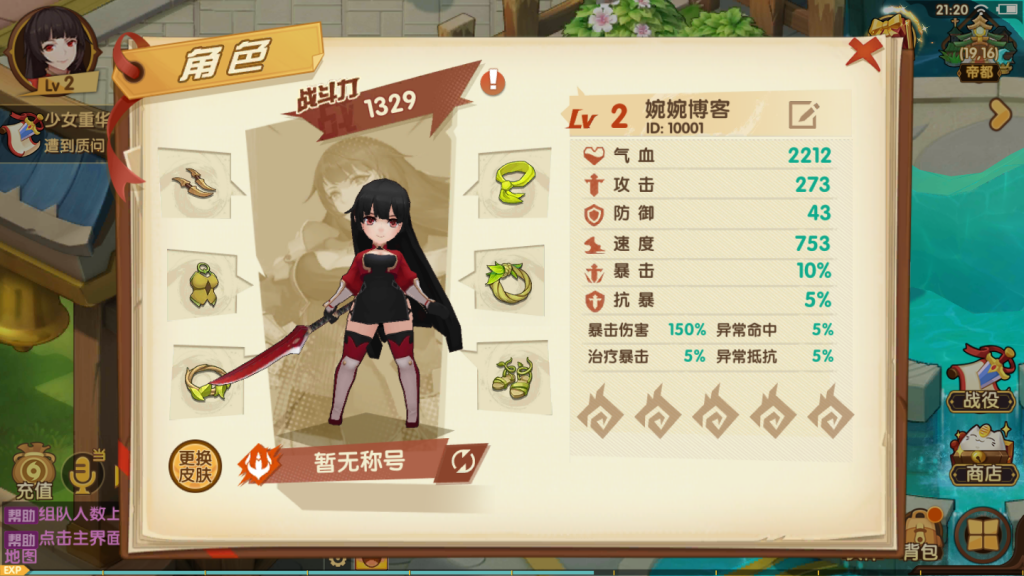1024x576 pixels.
Task: Open the 帝都 map location icon
Action: pos(980,52)
